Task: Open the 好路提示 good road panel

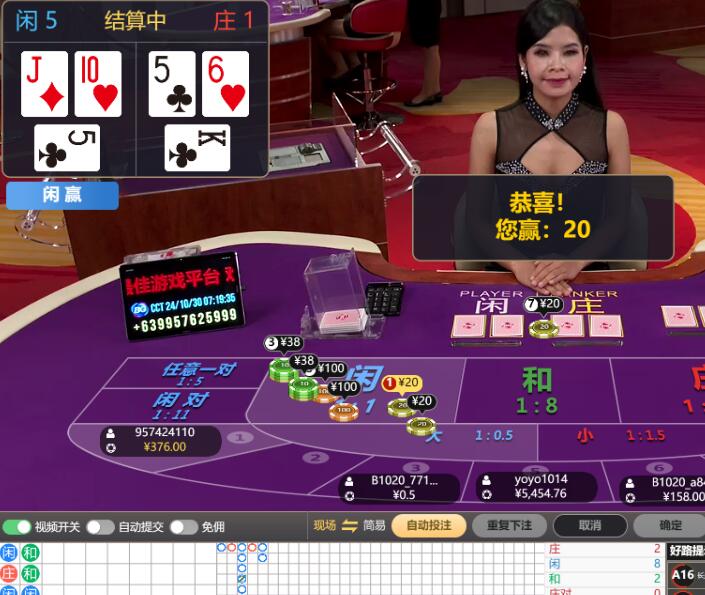Action: [x=687, y=551]
